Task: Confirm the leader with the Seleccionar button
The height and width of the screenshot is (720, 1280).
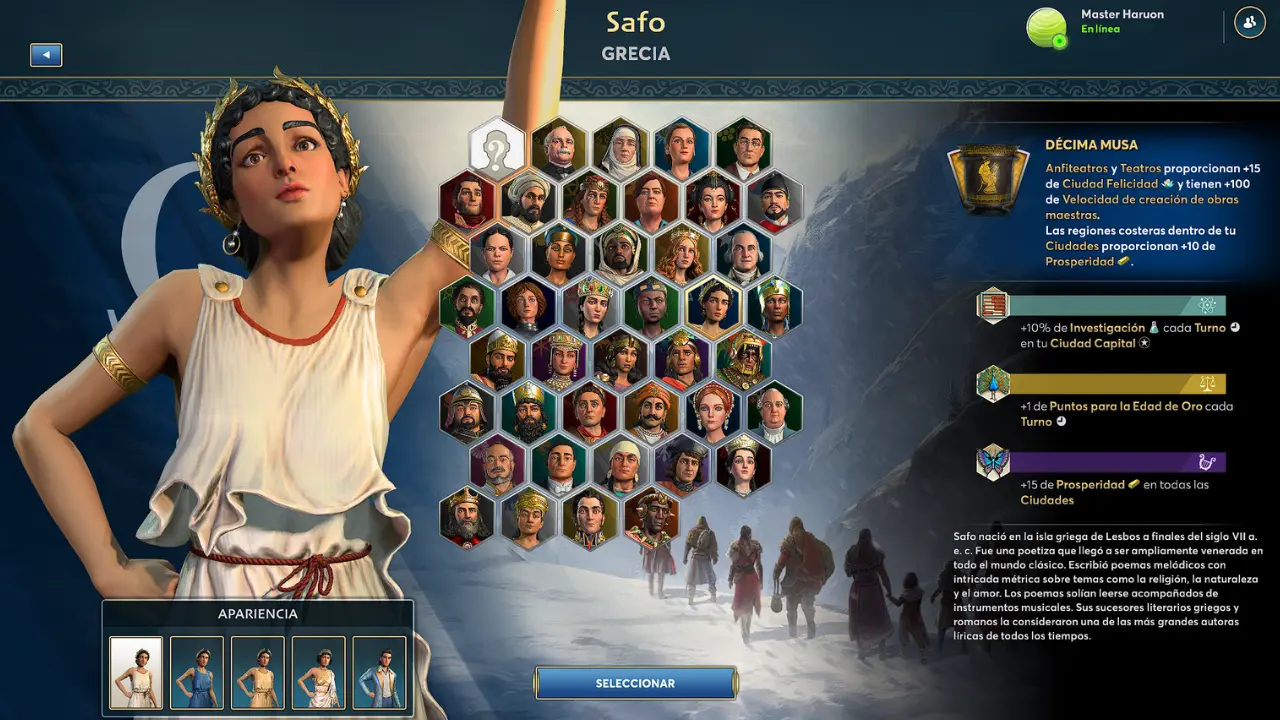Action: point(636,683)
